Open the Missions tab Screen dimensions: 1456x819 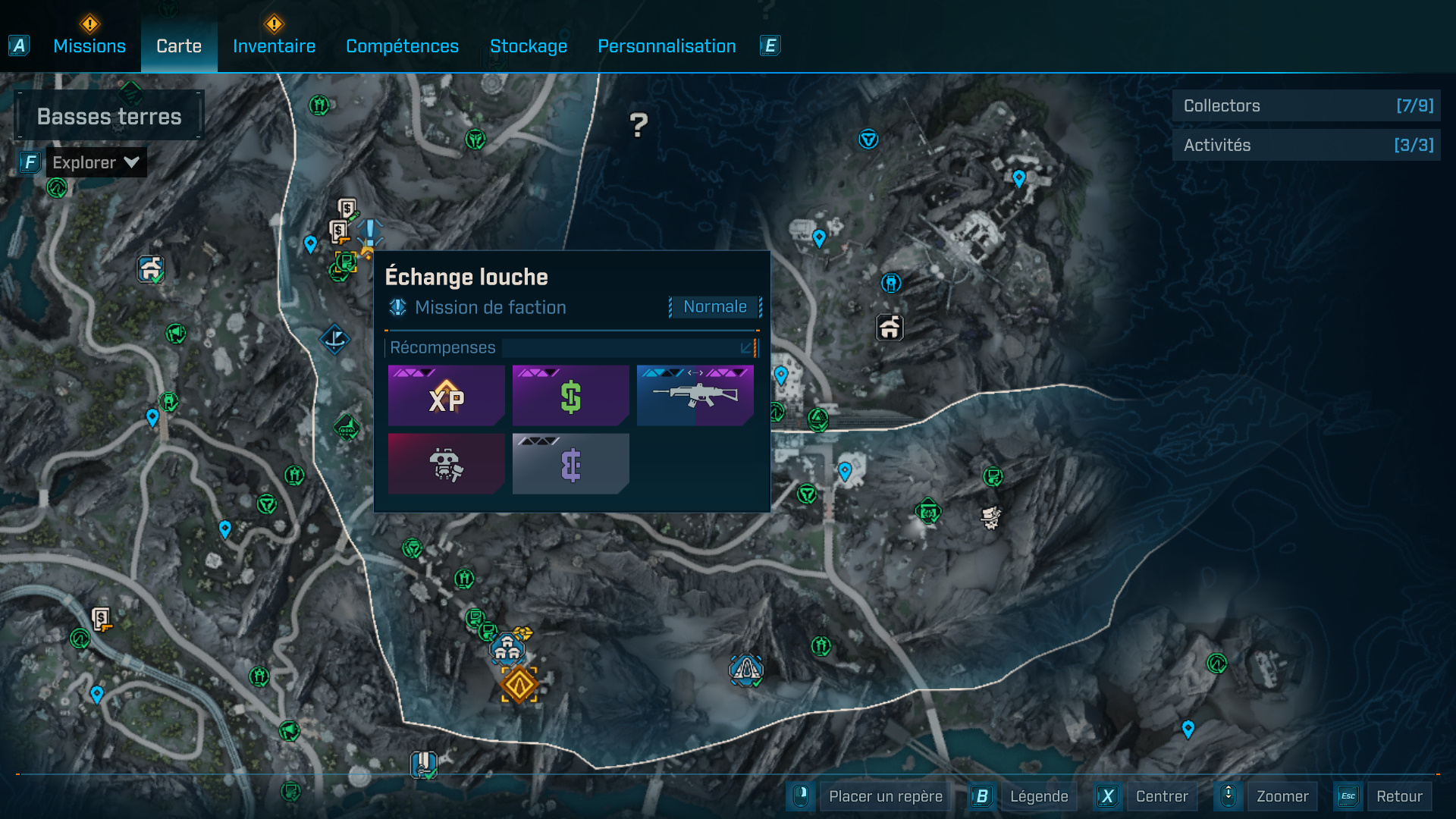click(89, 46)
